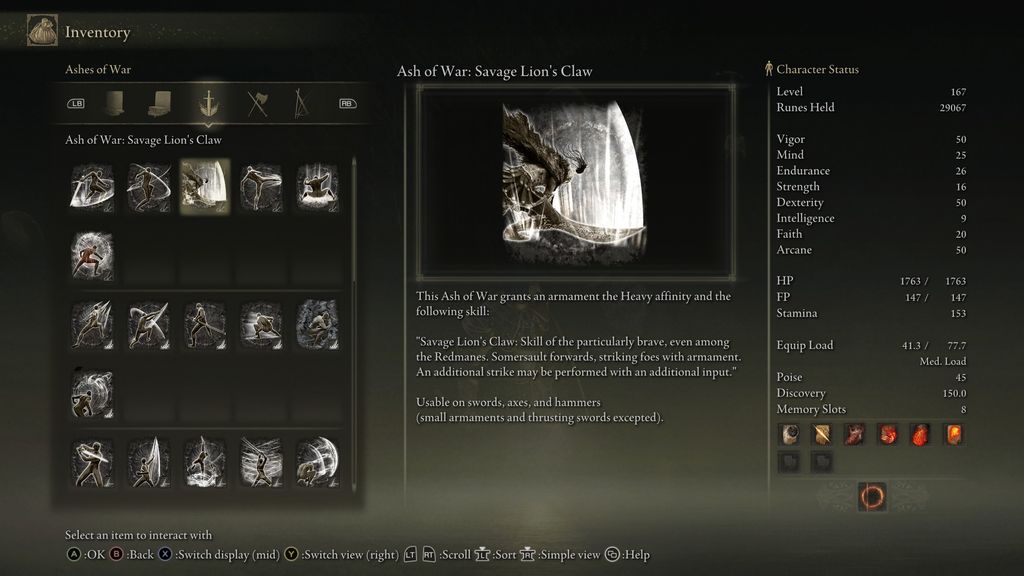View the large Savage Lion's Claw artwork
The width and height of the screenshot is (1024, 576).
[575, 180]
